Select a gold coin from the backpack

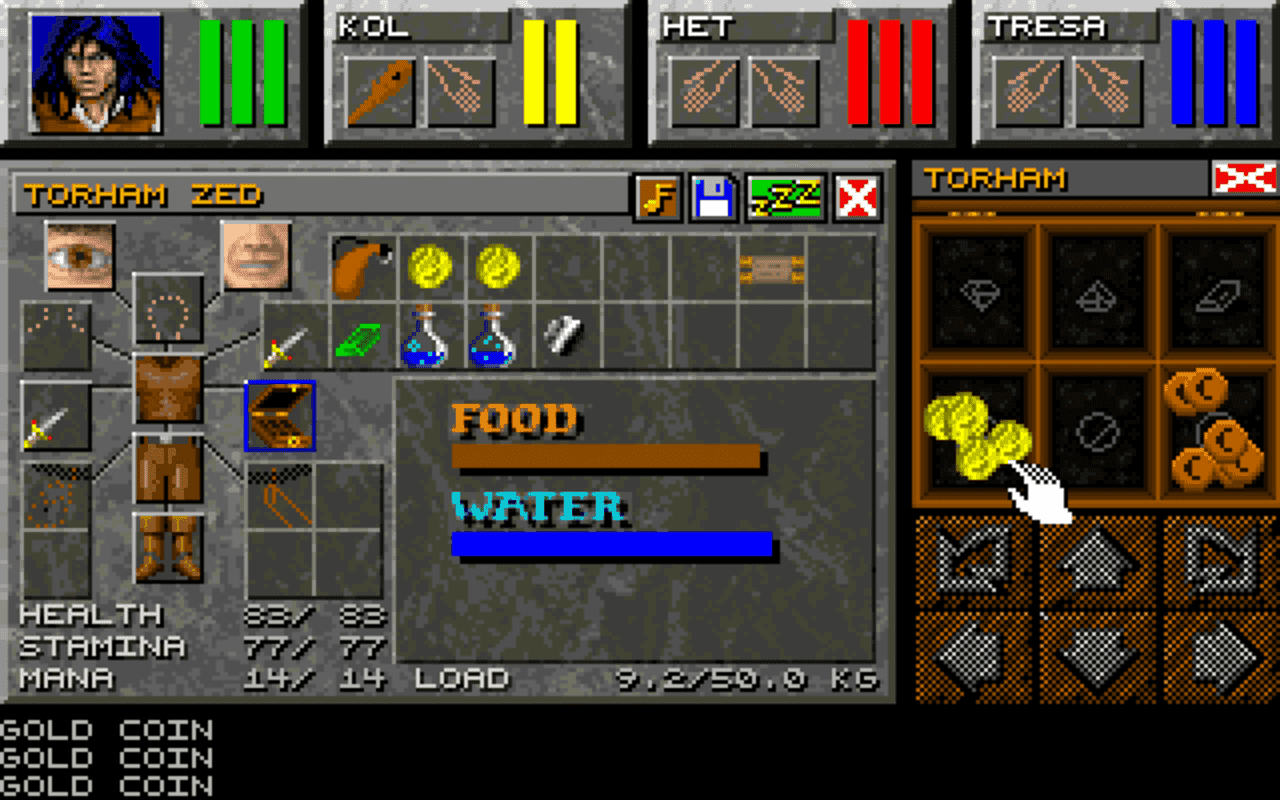[430, 266]
